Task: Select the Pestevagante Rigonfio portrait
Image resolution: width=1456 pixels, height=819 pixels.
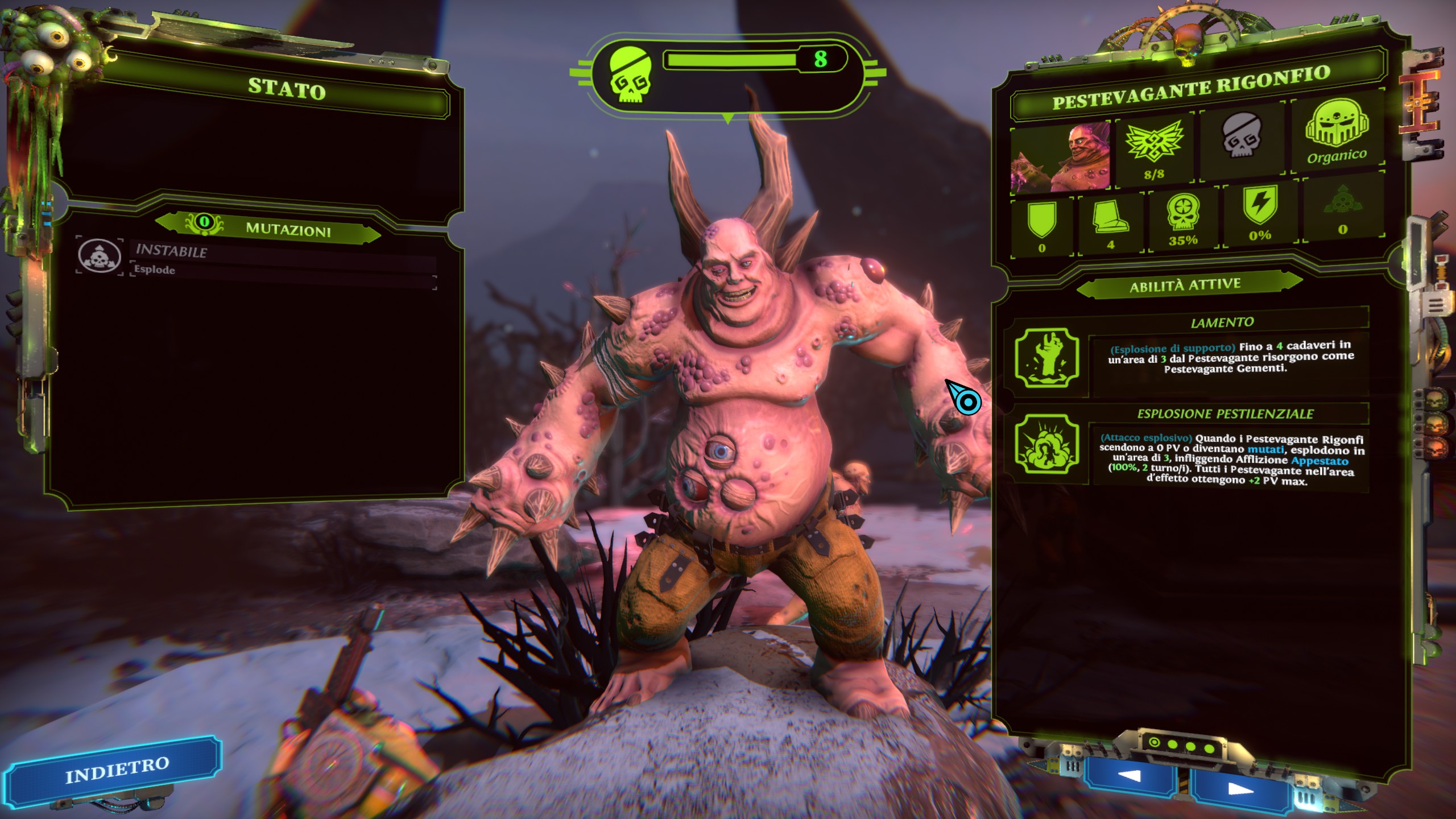Action: [x=1060, y=157]
